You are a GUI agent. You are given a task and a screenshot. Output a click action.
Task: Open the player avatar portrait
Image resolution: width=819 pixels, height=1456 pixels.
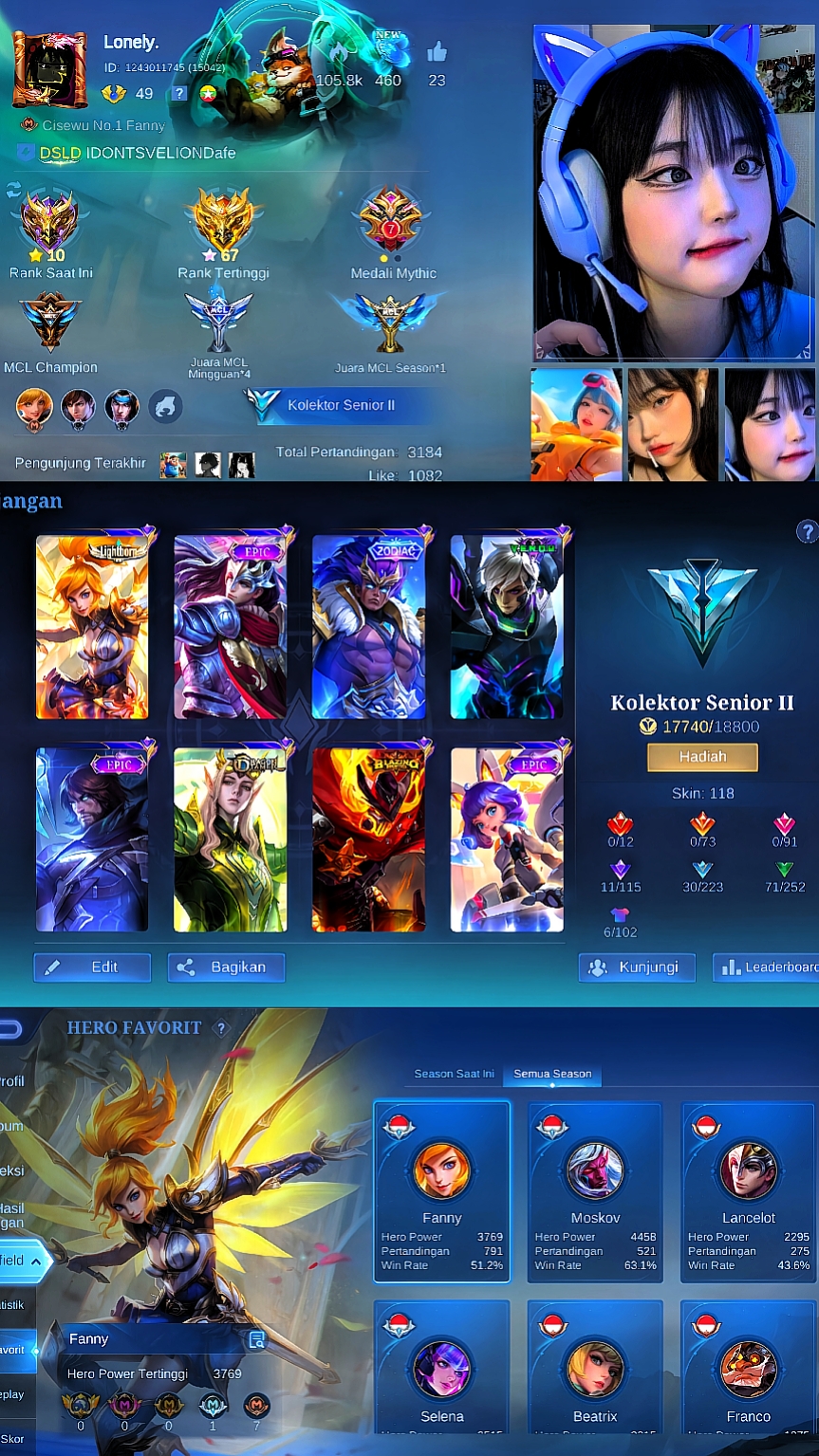coord(50,69)
